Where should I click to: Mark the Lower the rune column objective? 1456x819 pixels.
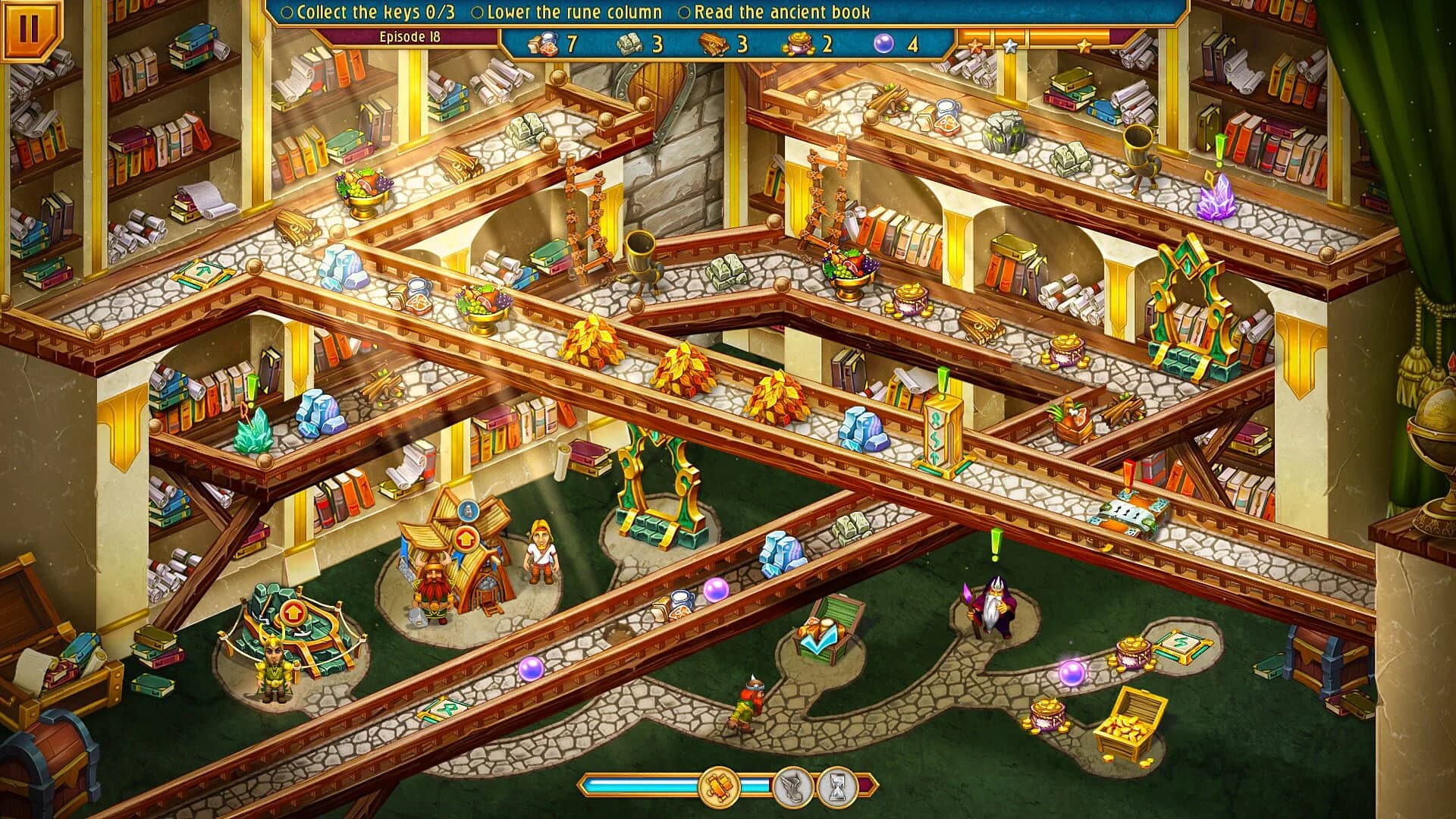[478, 12]
